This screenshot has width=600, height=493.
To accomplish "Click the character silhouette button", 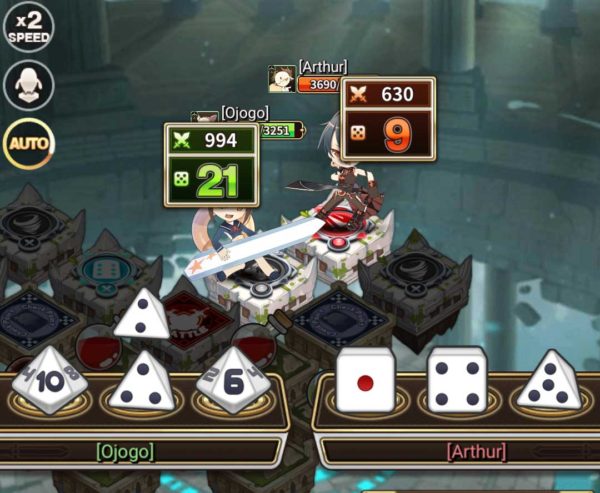I will point(28,85).
